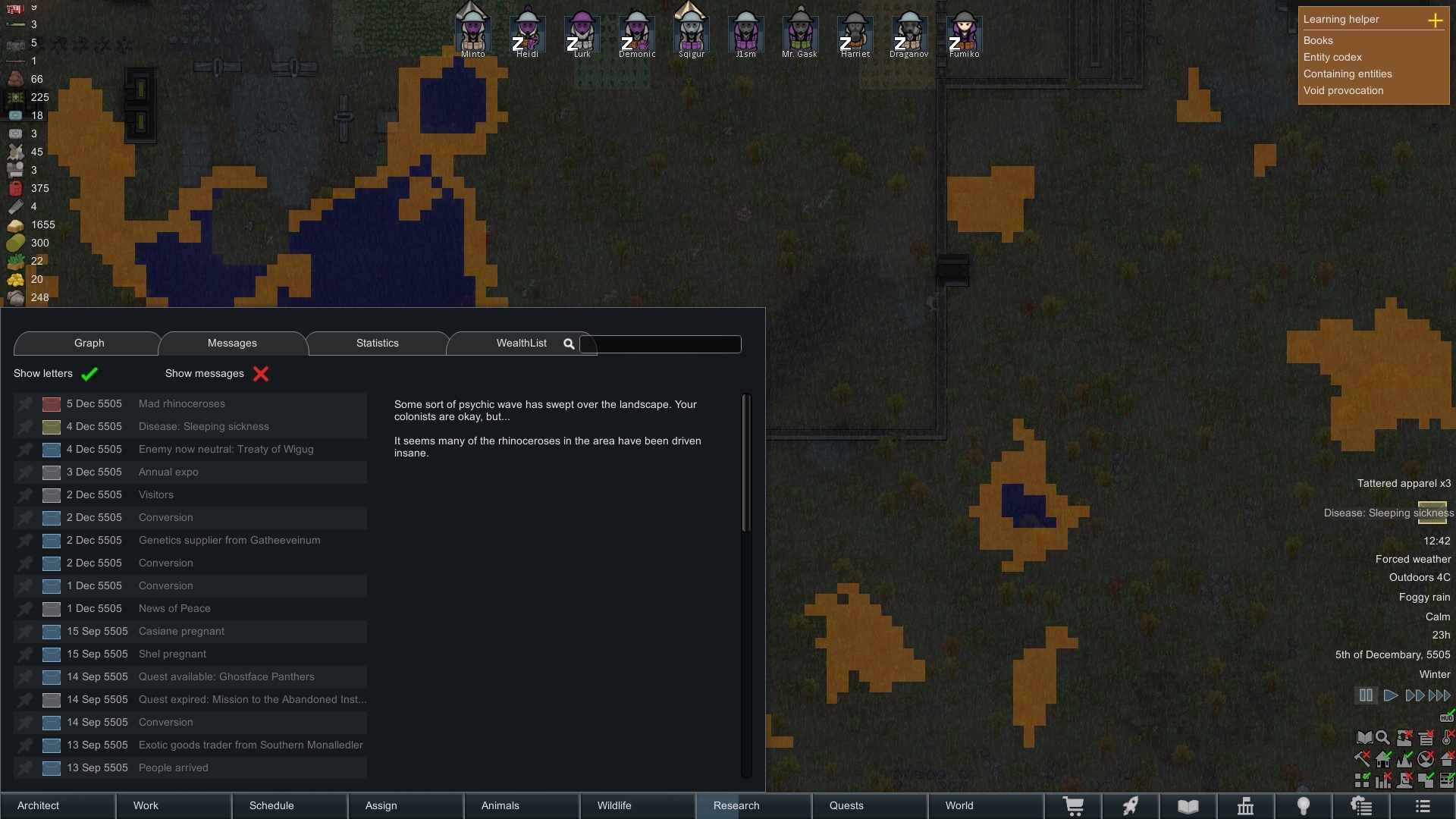Enable the Show messages checkbox
Image resolution: width=1456 pixels, height=819 pixels.
[x=261, y=374]
